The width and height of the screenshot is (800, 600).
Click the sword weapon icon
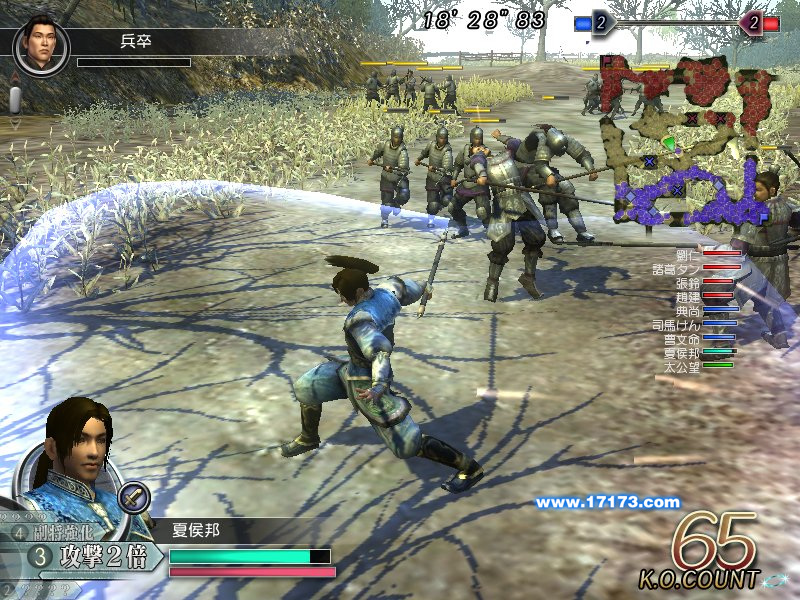[133, 496]
